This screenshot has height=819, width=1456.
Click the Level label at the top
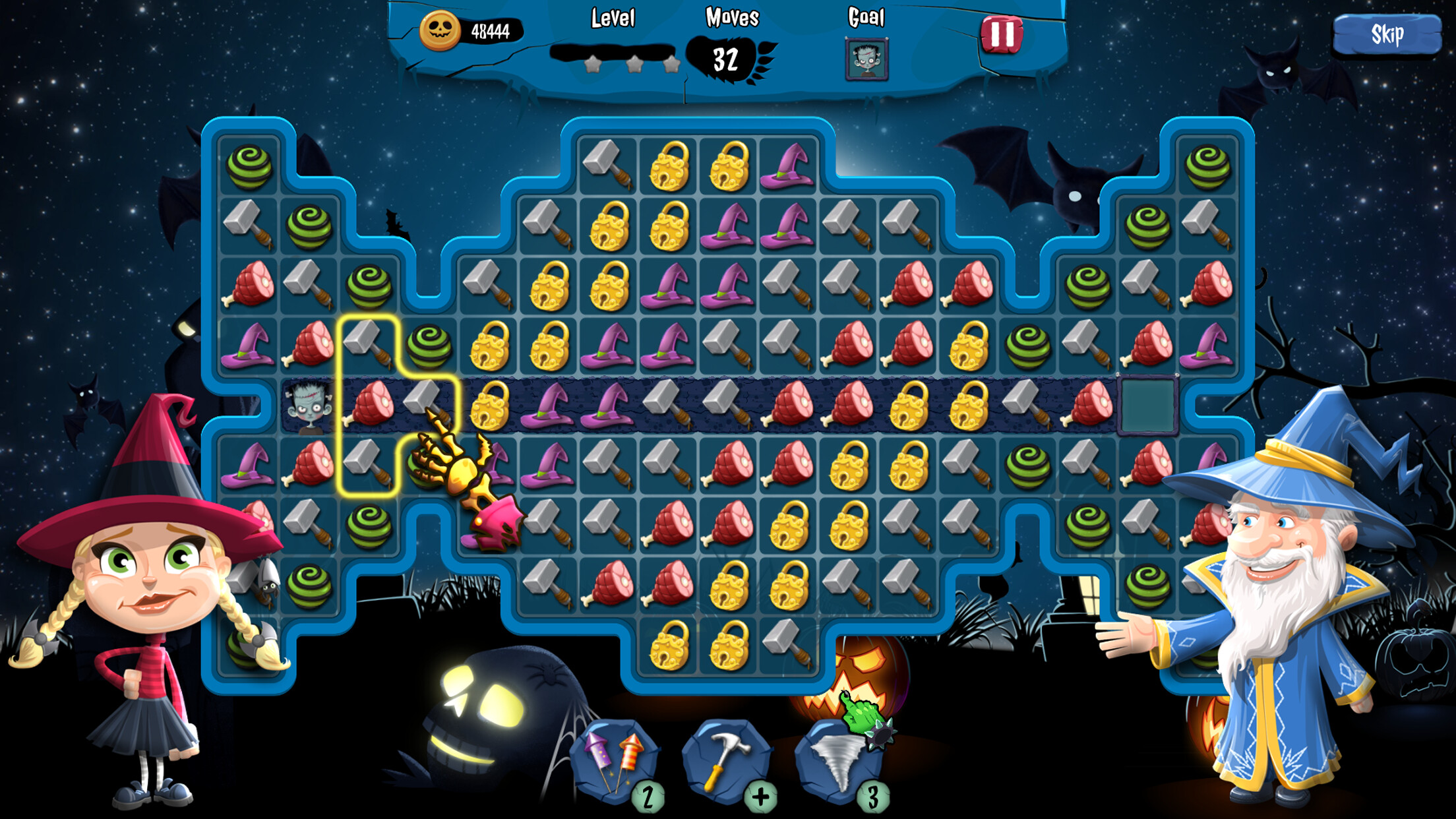point(612,18)
